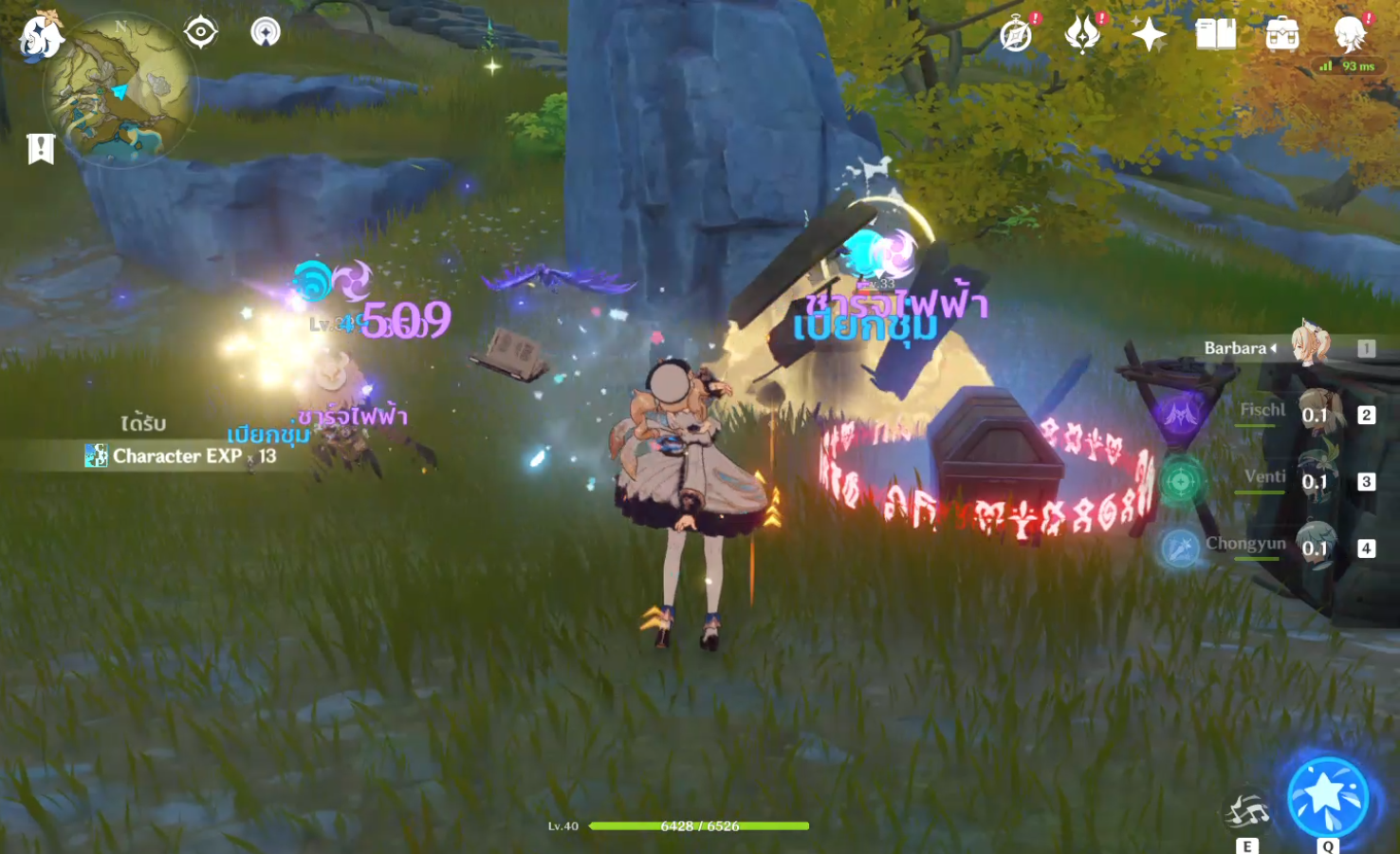Click the bookmark icon below the minimap

[41, 148]
